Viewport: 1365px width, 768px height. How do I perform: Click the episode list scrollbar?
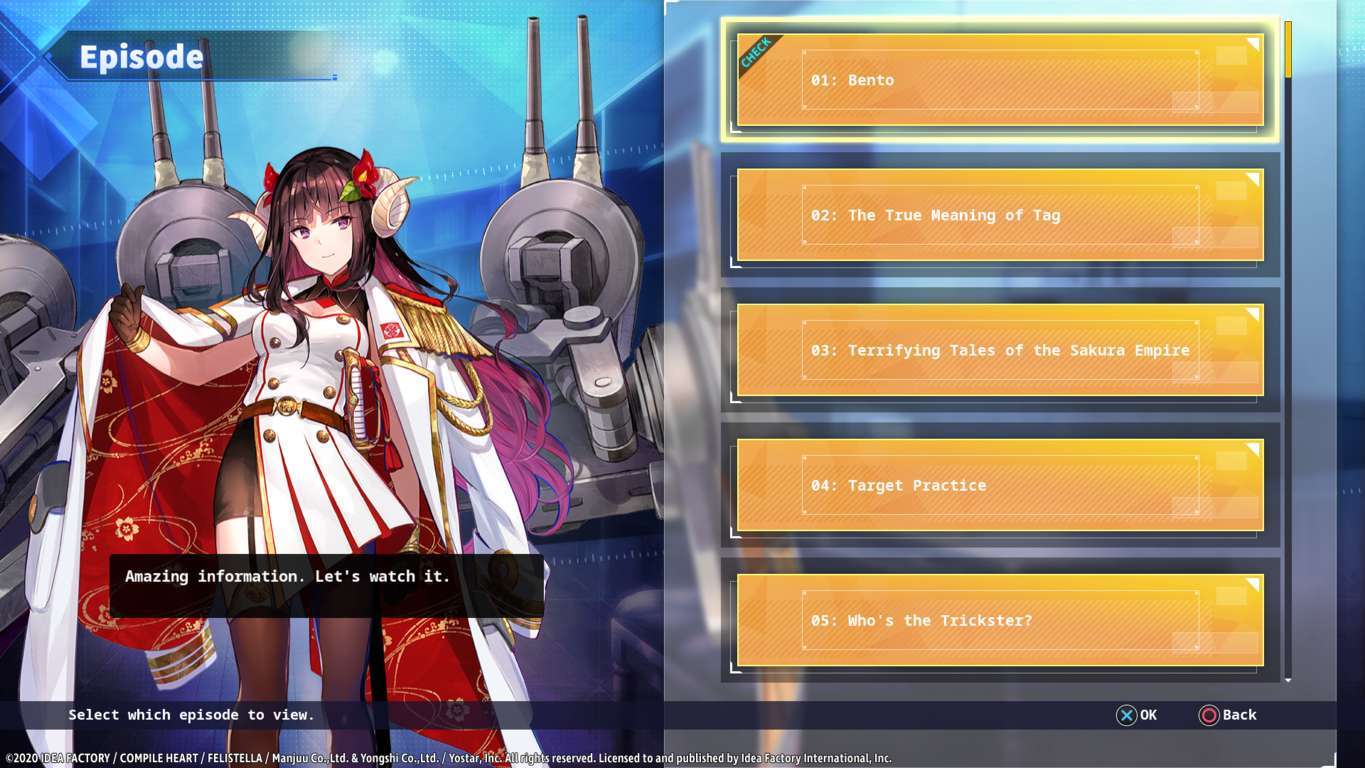pos(1288,350)
